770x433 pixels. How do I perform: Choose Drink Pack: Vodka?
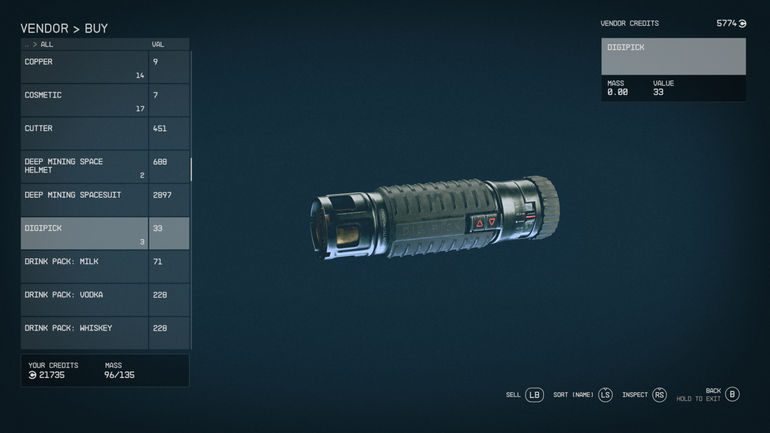[x=85, y=299]
